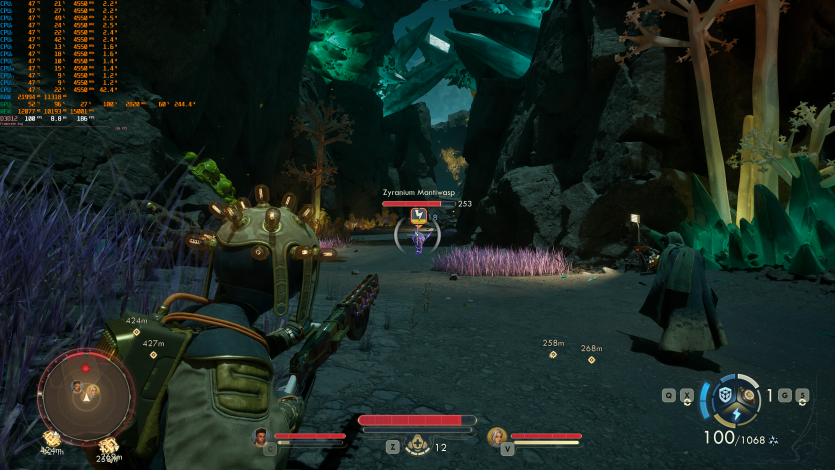The height and width of the screenshot is (470, 835).
Task: Select the grenade icon in the weapon wheel
Action: (749, 395)
